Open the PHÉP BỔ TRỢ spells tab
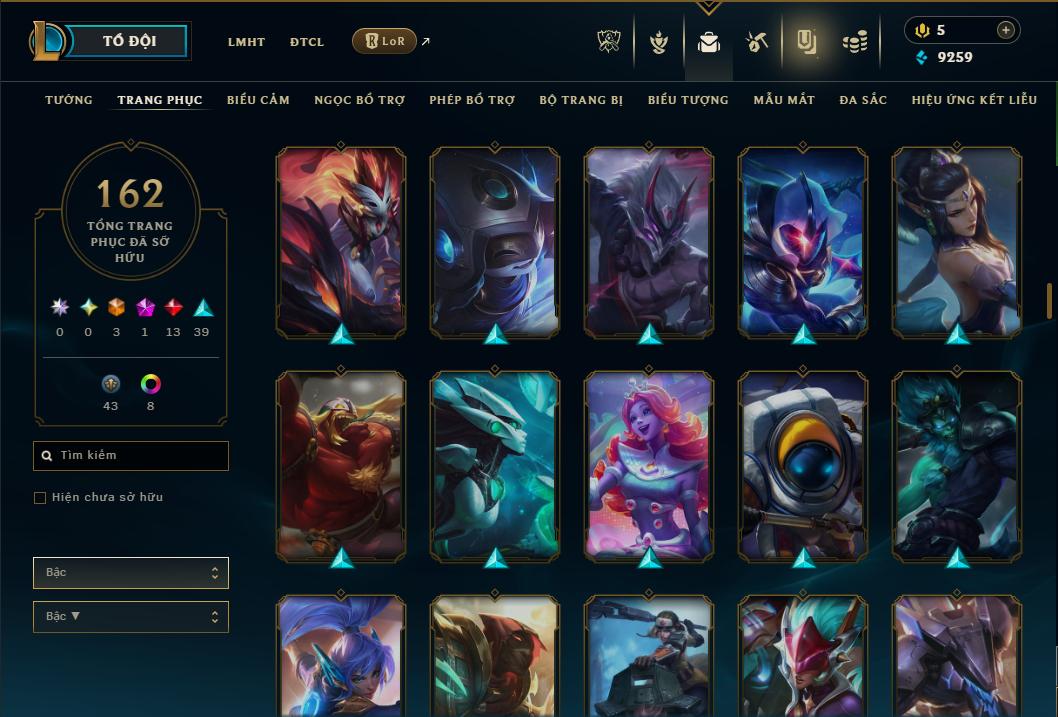 [472, 100]
